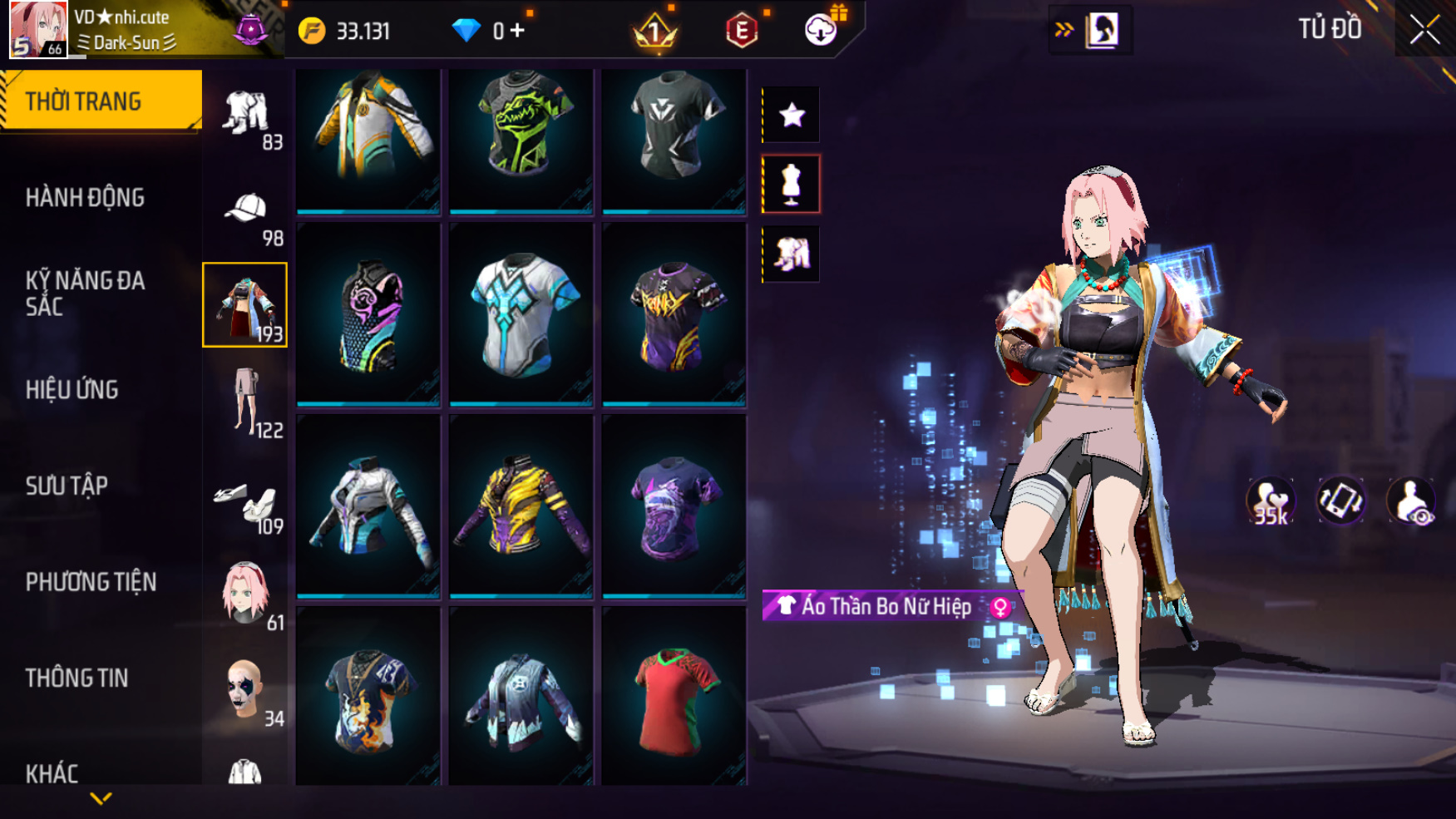Select the yellow and purple striped jacket
1456x819 pixels.
(521, 506)
